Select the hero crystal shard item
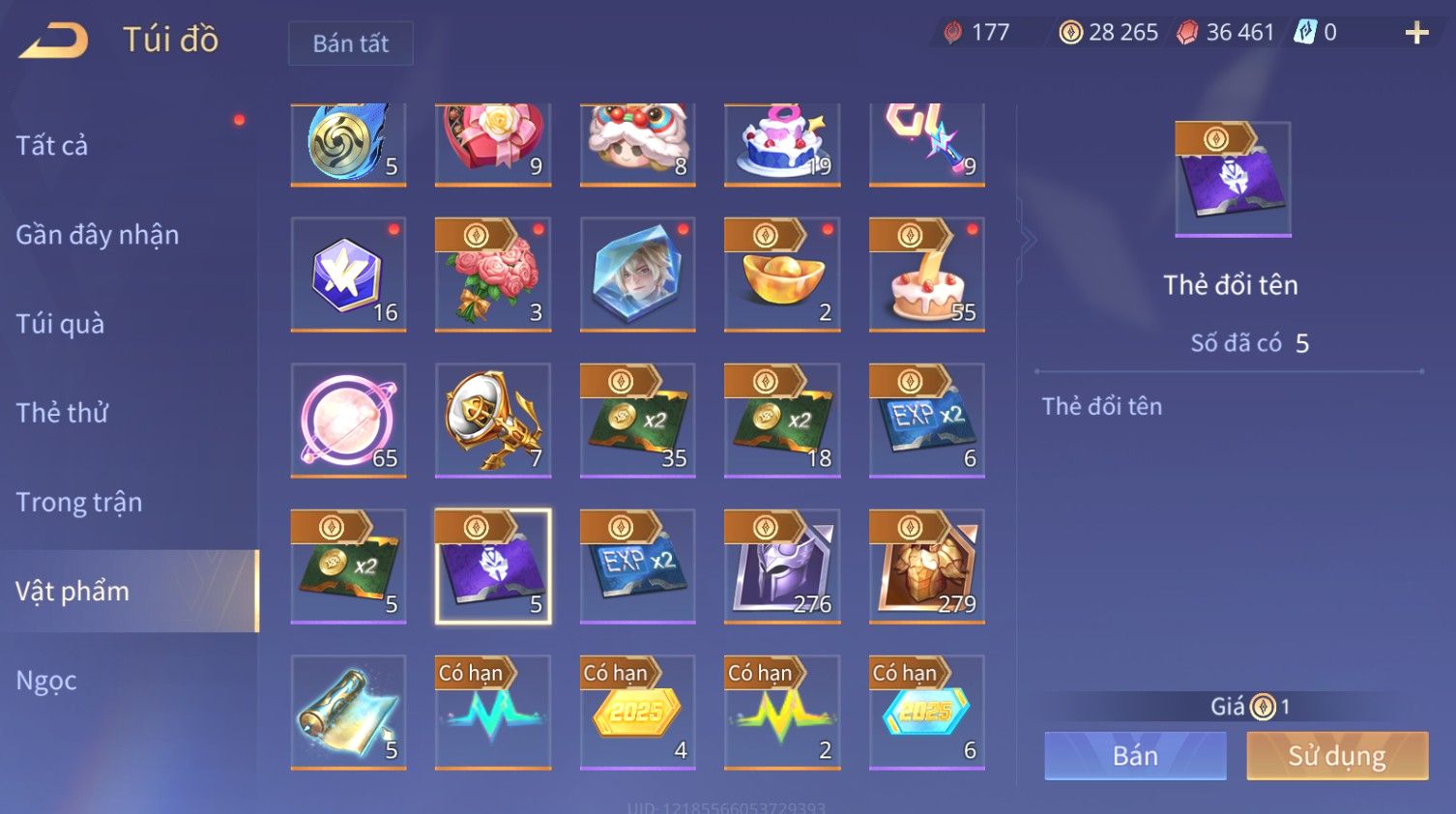 coord(637,275)
